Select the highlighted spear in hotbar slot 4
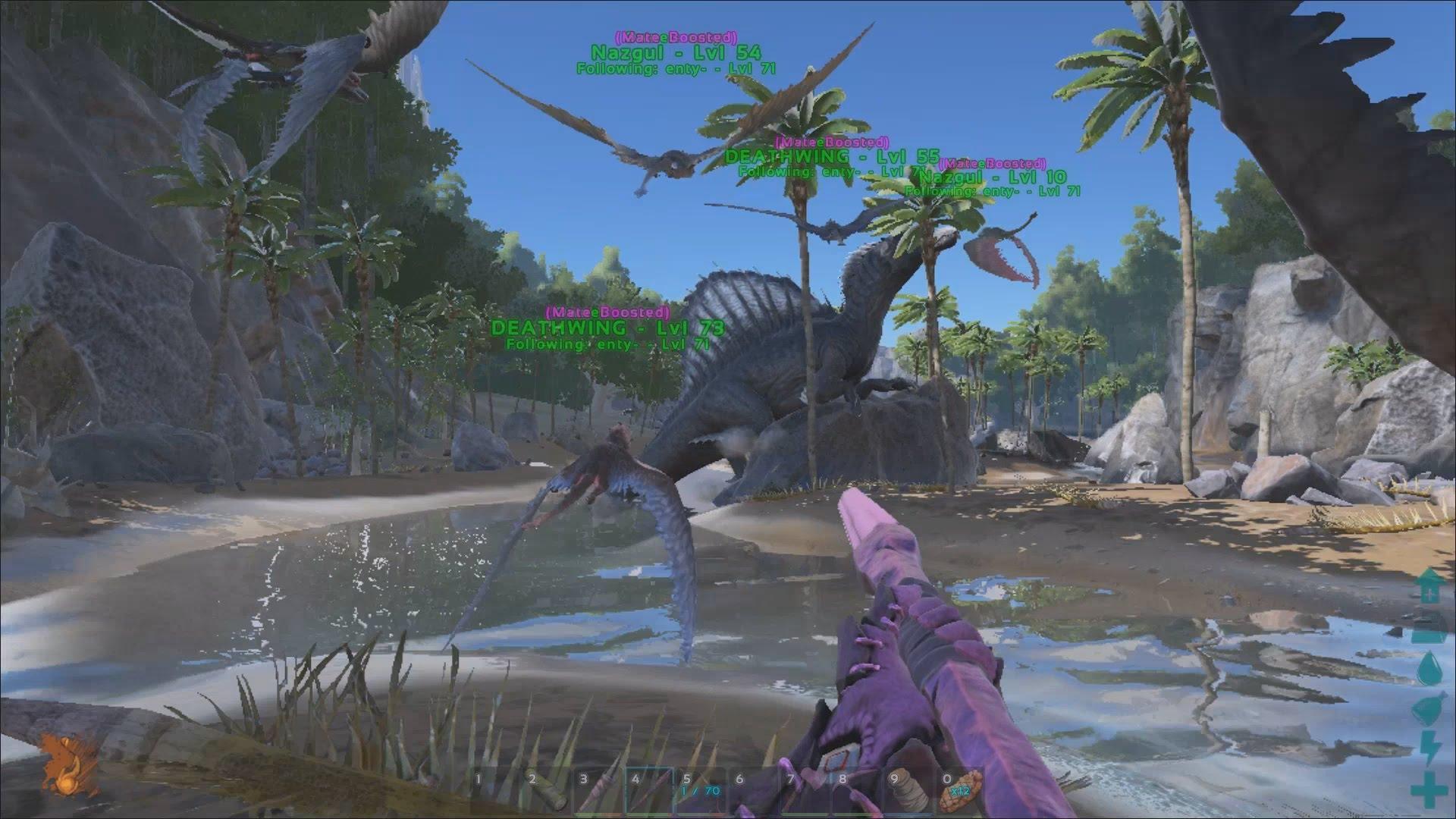 coord(649,792)
